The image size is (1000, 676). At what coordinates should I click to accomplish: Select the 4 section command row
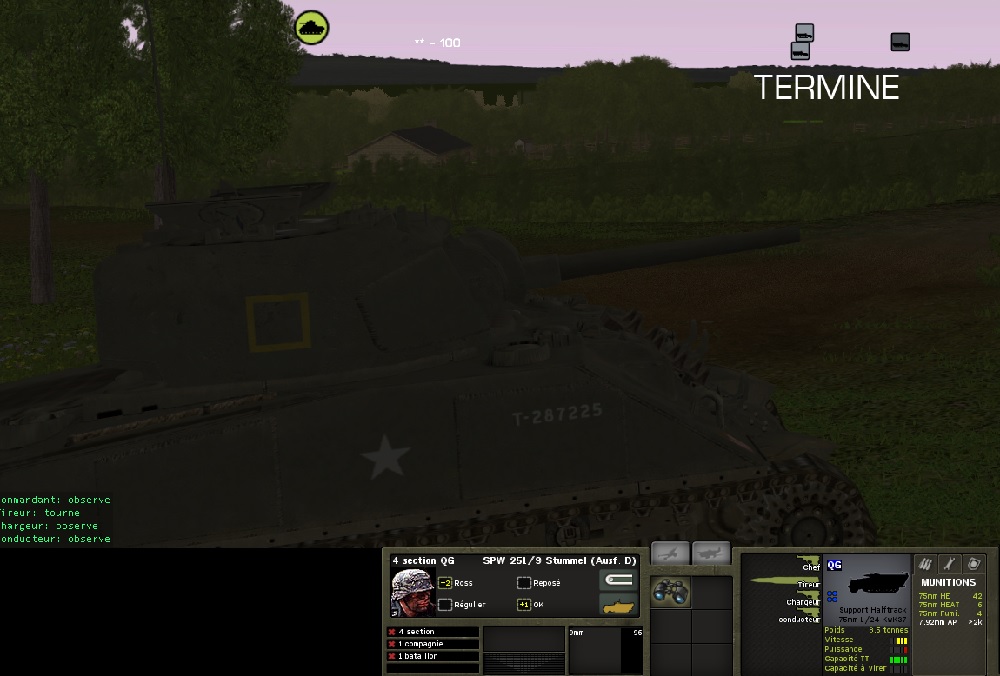click(432, 632)
